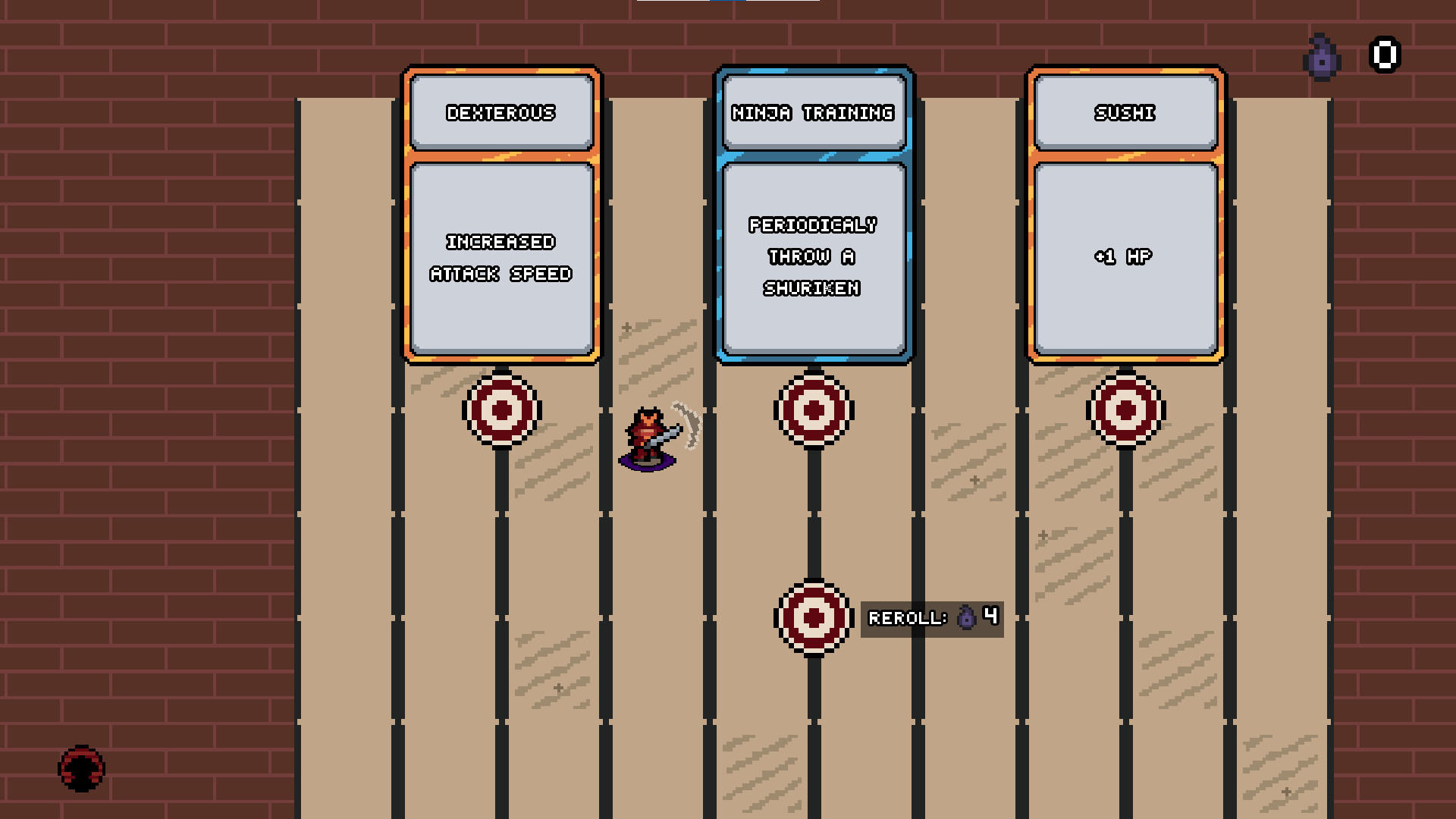
Task: Click the dark hole in the bottom-left corner
Action: click(x=80, y=768)
